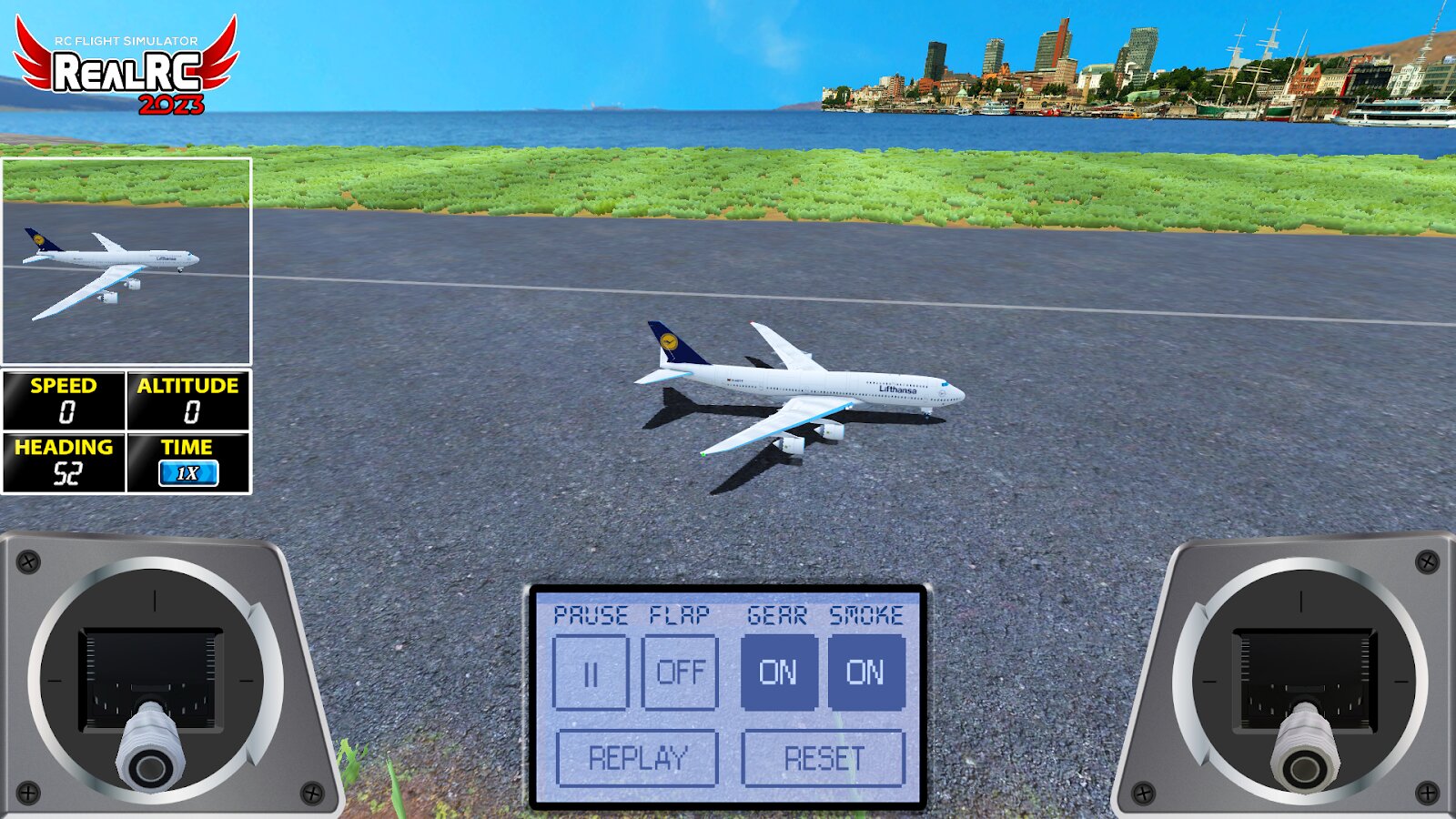
Task: Change the 1X time speed setting
Action: click(187, 473)
